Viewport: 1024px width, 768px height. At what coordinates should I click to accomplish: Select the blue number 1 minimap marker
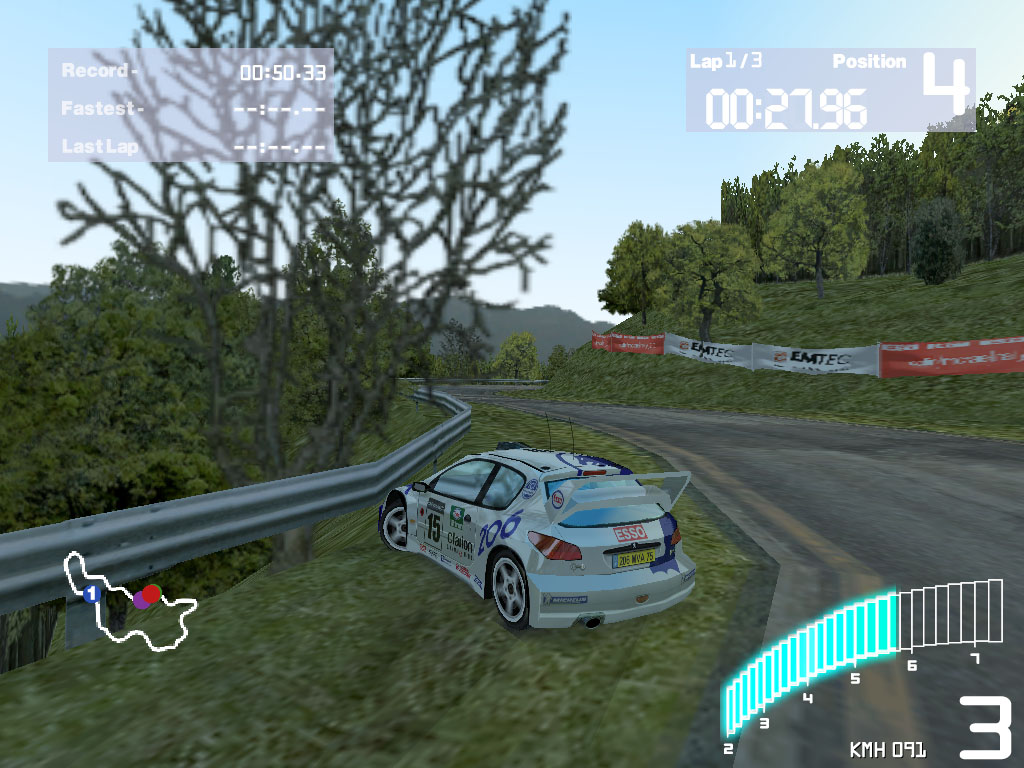coord(92,594)
